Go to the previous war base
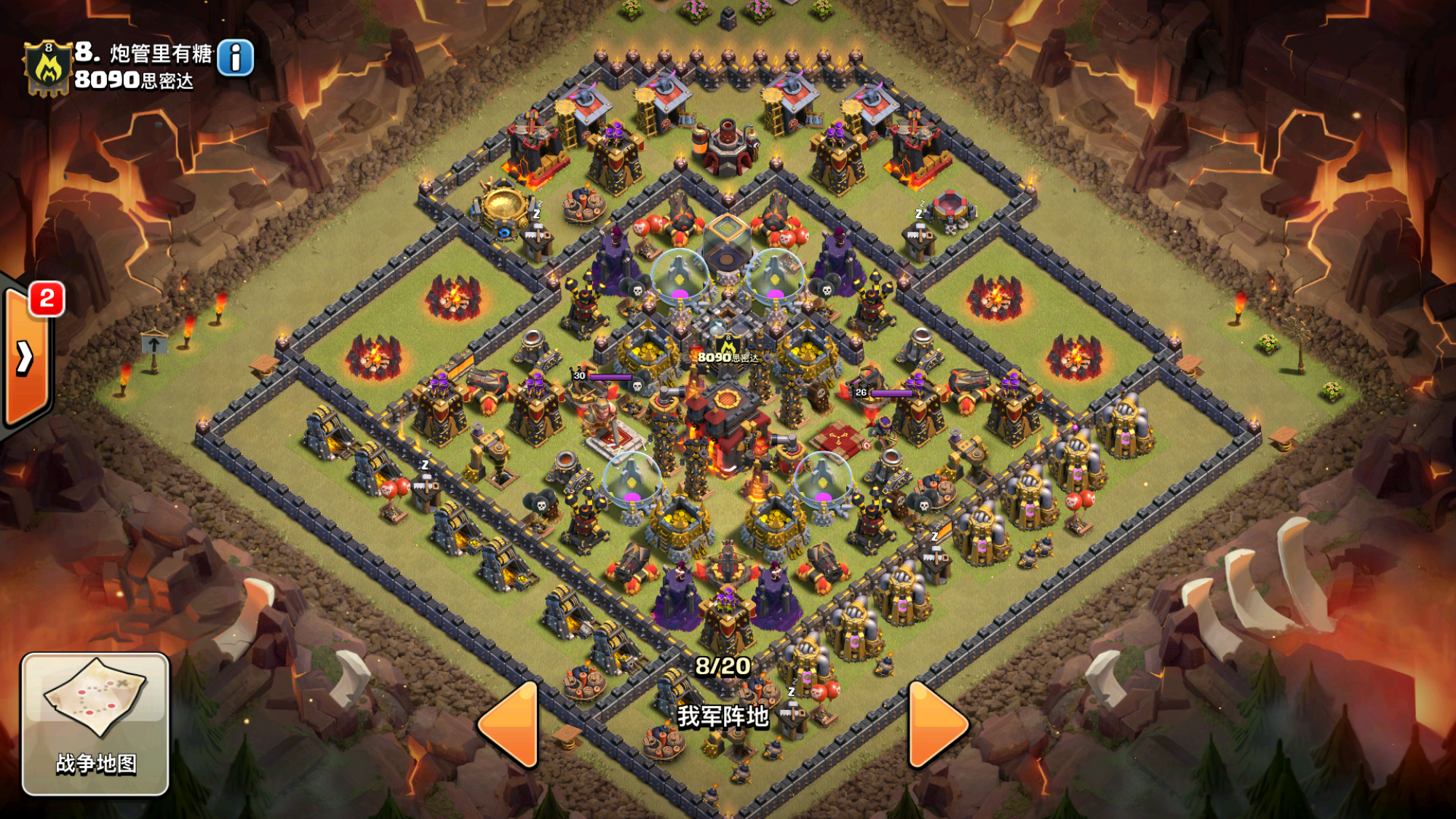This screenshot has width=1456, height=819. click(x=512, y=724)
